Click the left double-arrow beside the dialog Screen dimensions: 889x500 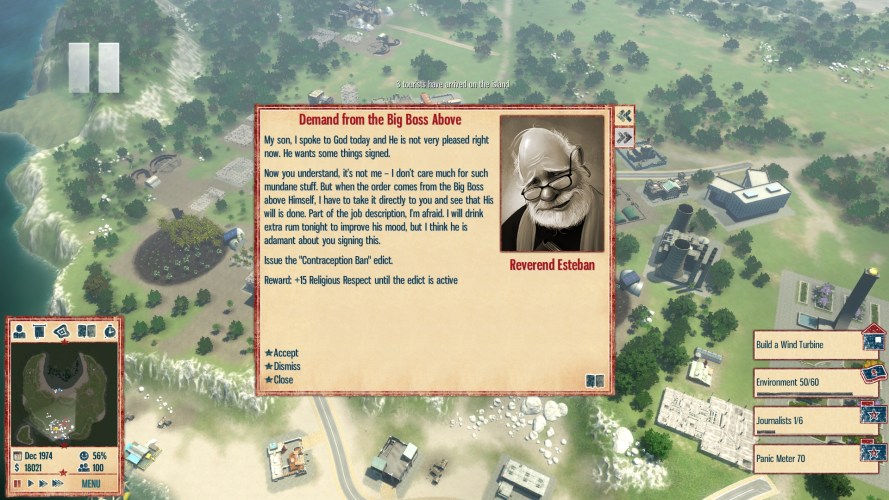click(x=625, y=116)
